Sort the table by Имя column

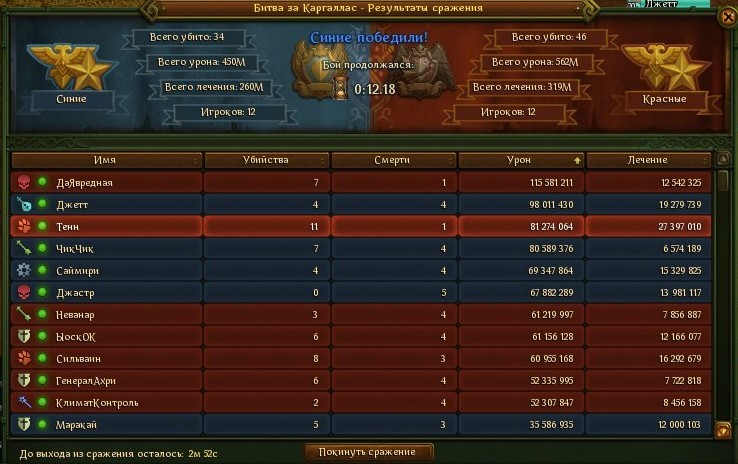(106, 160)
